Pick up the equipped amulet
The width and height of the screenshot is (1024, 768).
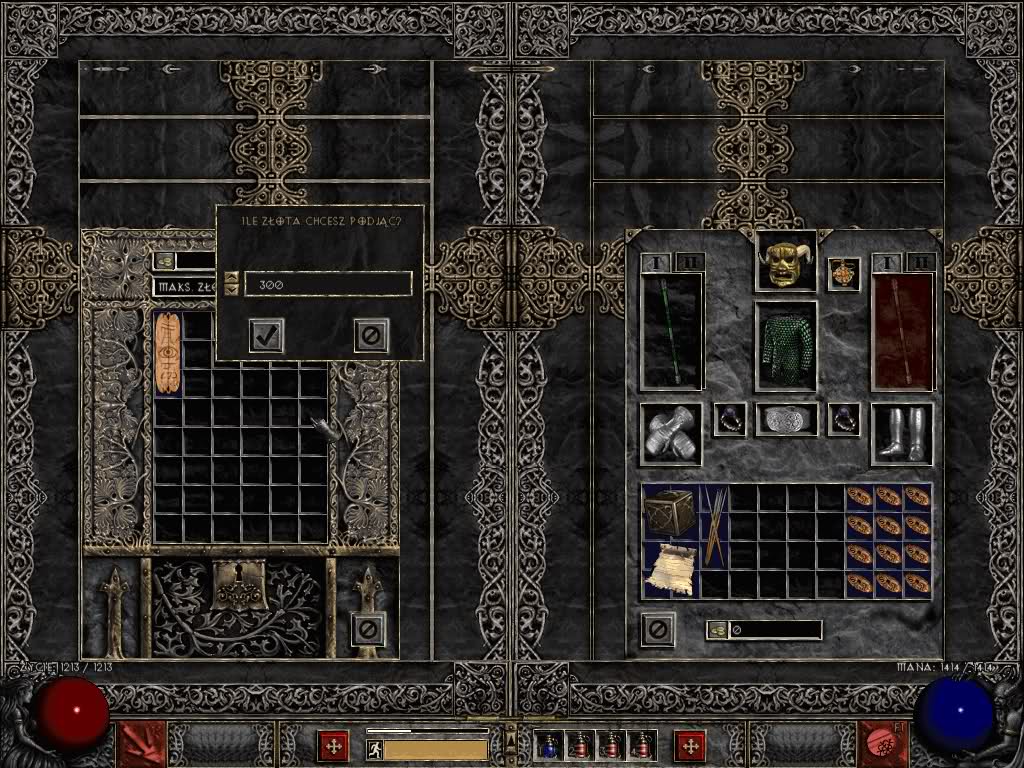coord(844,274)
